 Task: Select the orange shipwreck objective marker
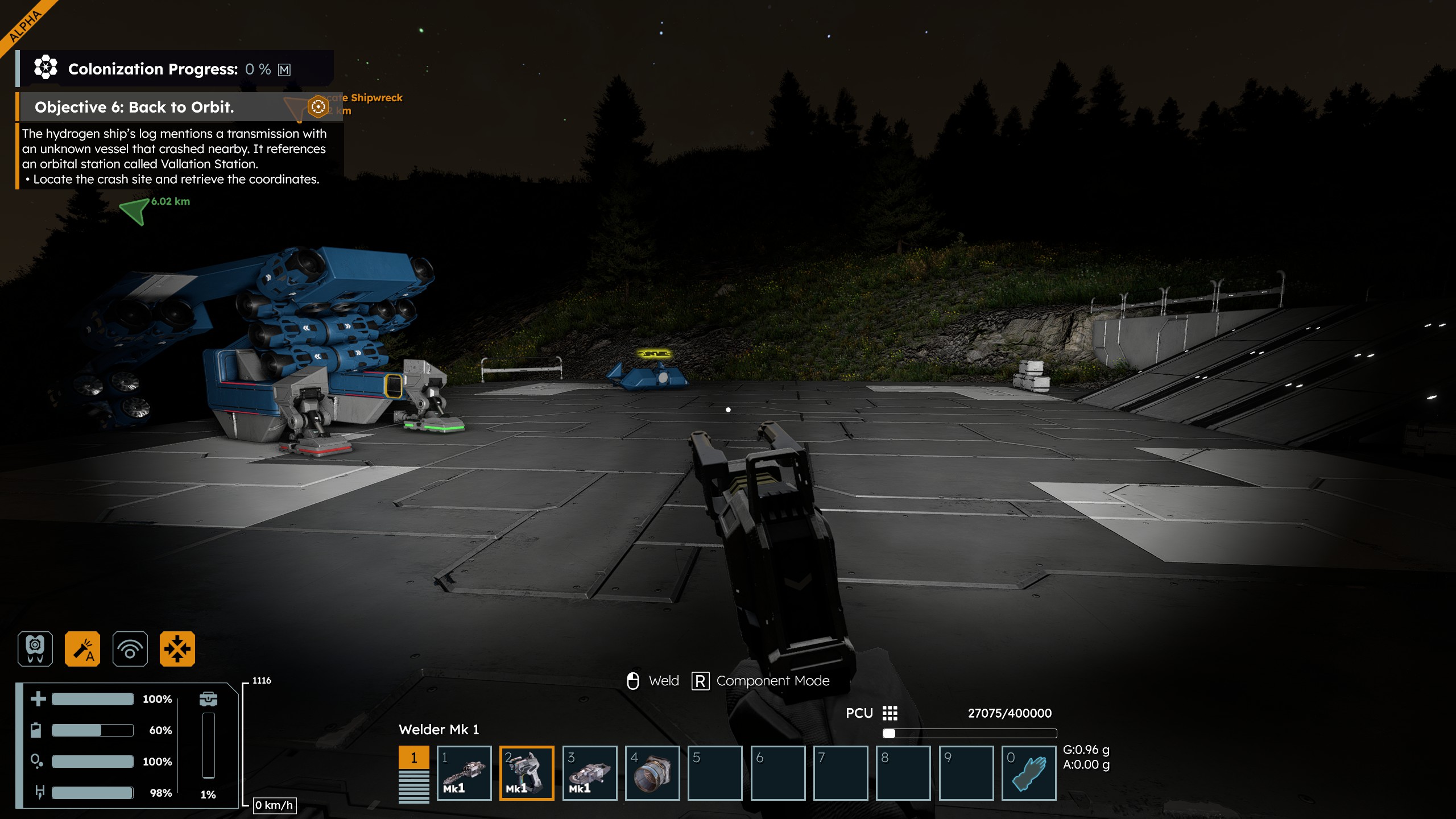coord(318,106)
